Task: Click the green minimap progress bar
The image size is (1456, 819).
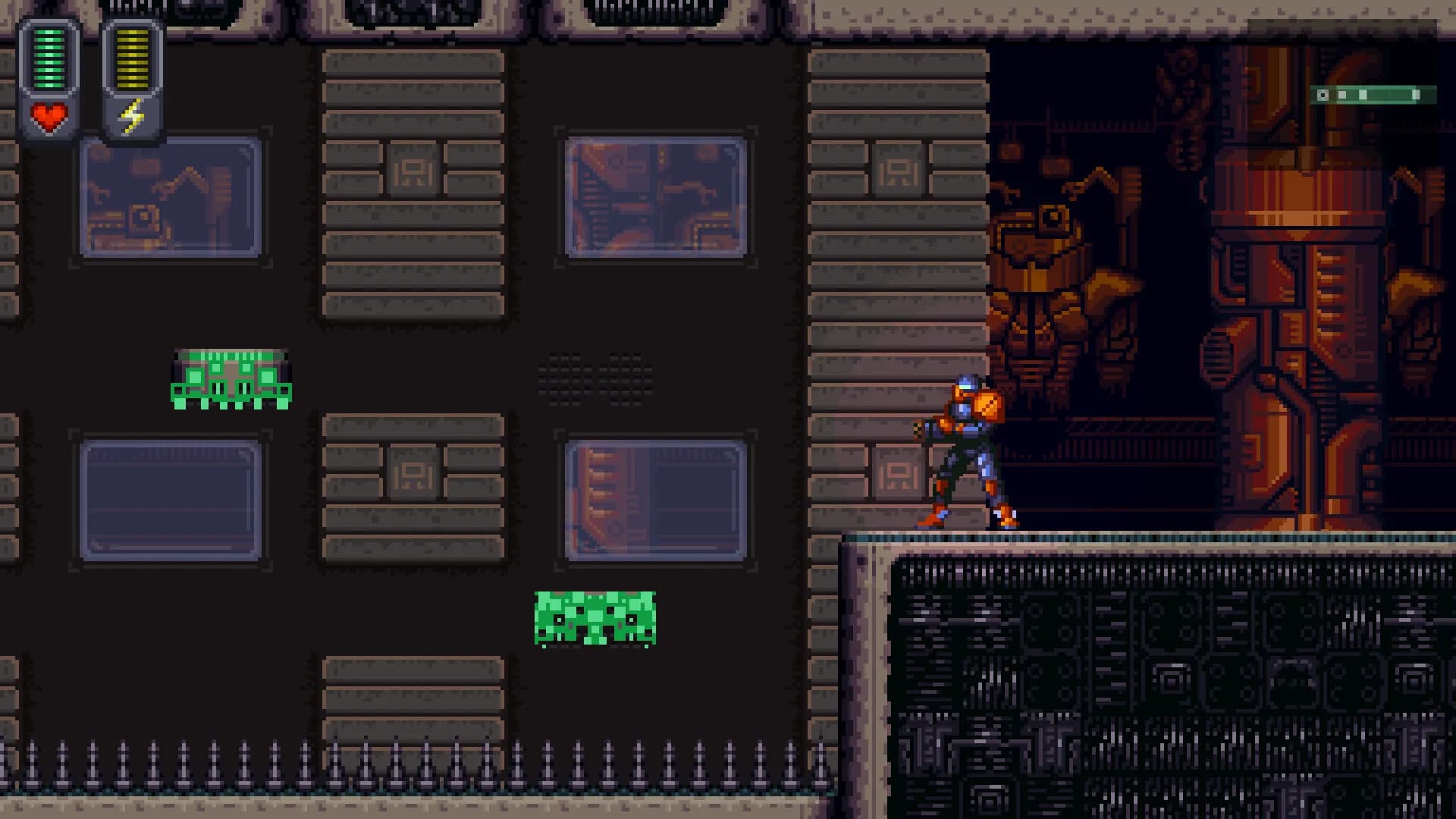Action: coord(1380,95)
